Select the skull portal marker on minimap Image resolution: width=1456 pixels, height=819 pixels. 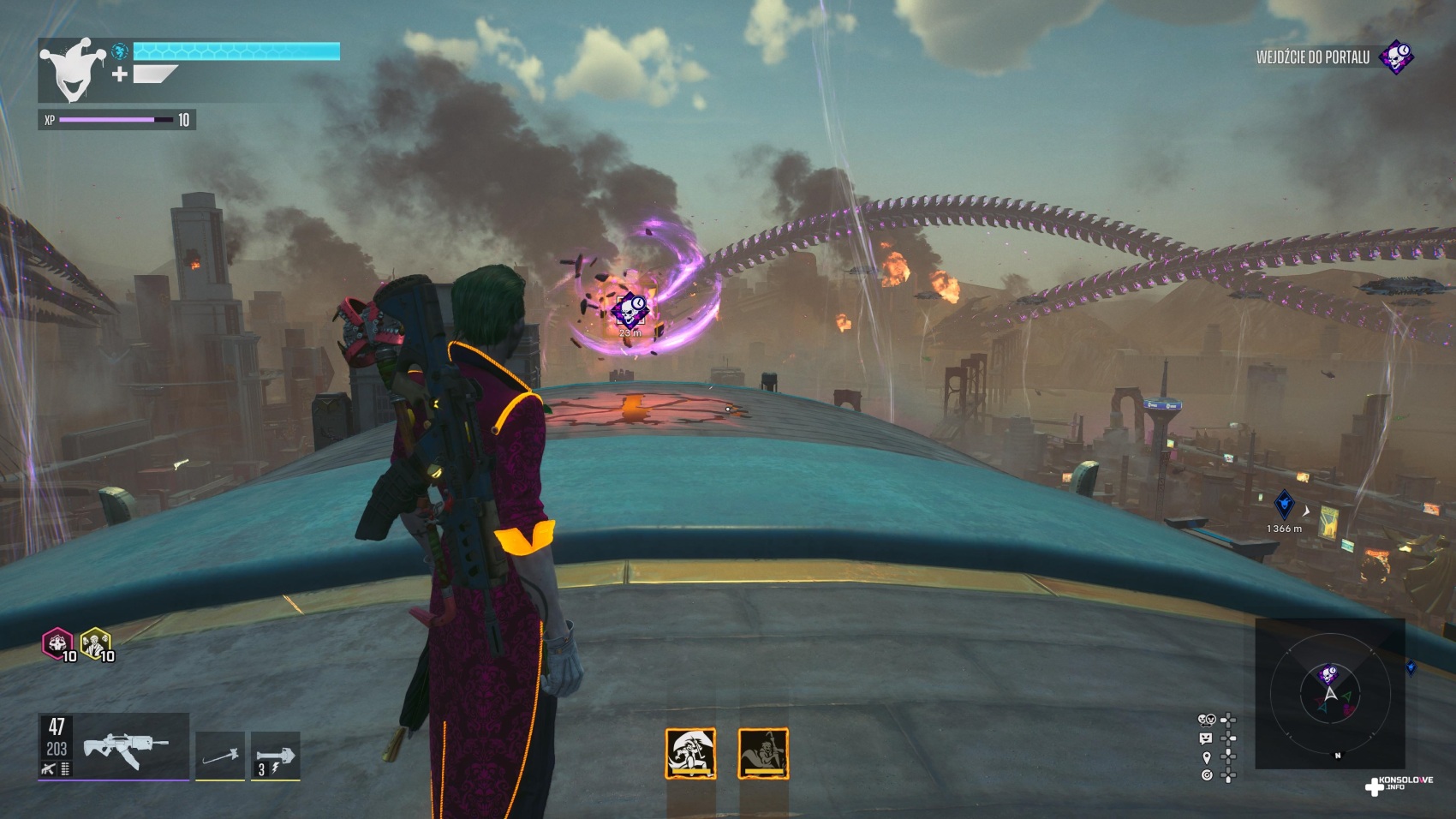(1328, 674)
